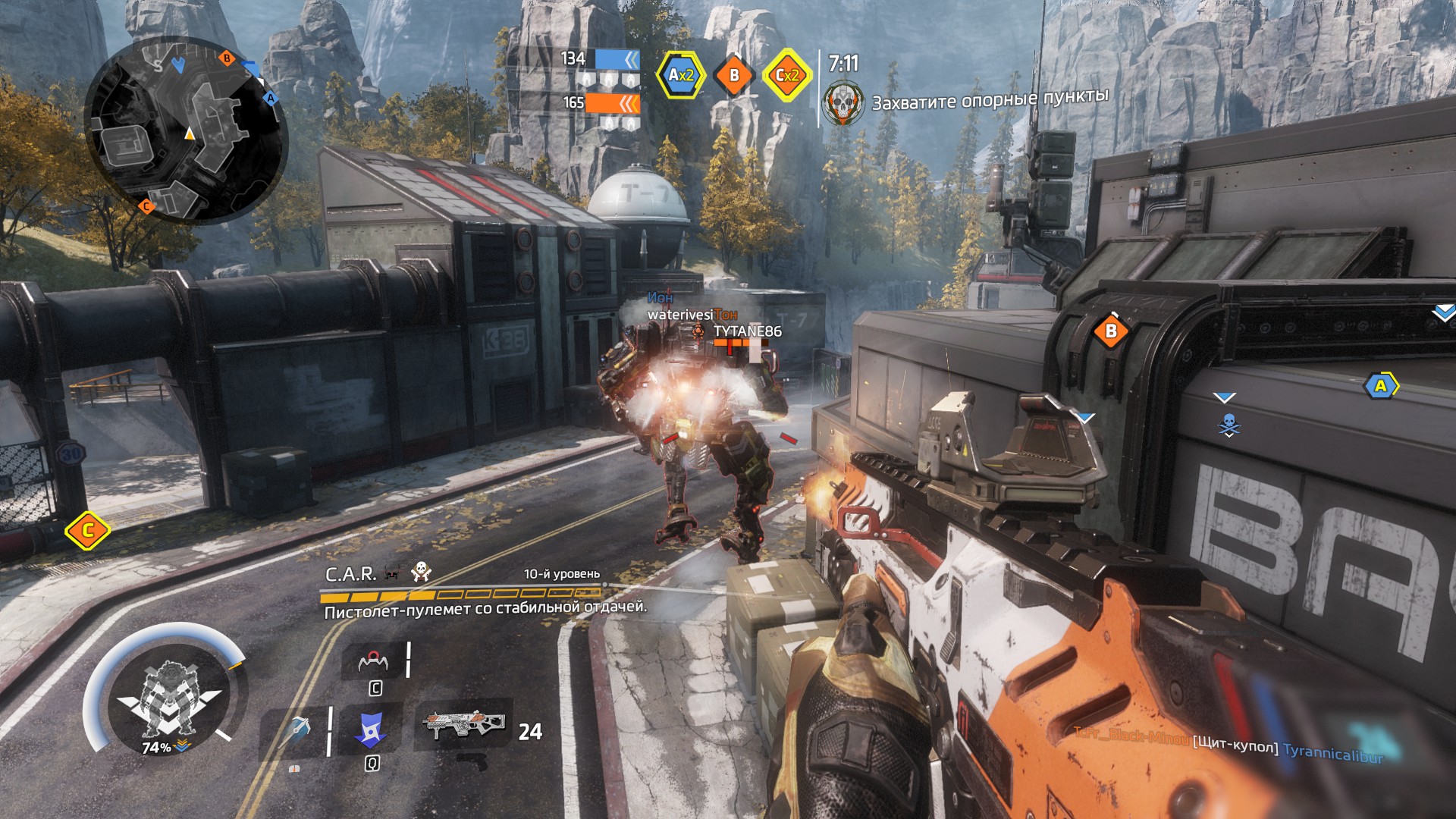Image resolution: width=1456 pixels, height=819 pixels.
Task: Select the Cx2 hardpoint status icon
Action: click(x=787, y=75)
